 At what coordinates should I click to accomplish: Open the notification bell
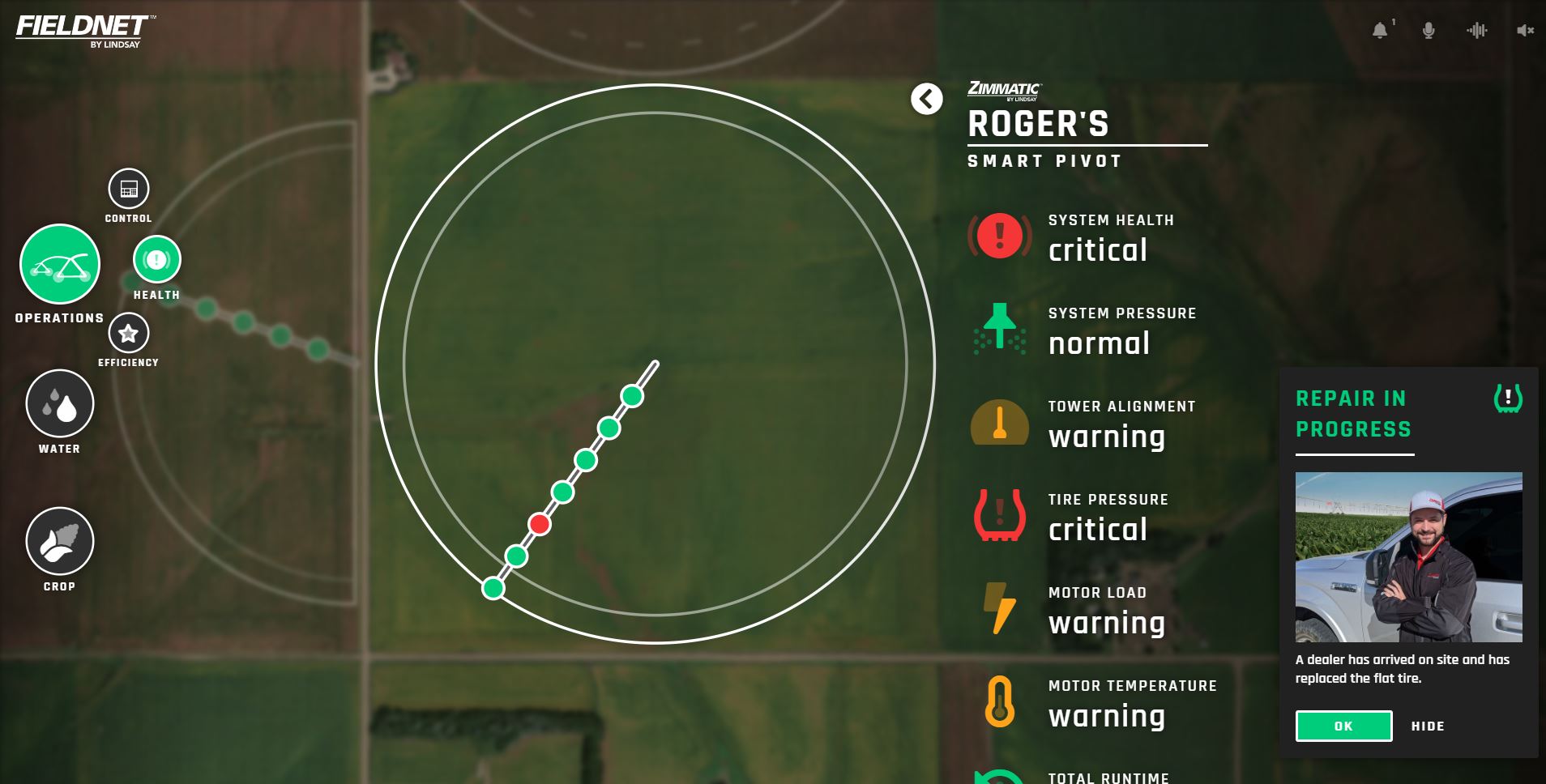pyautogui.click(x=1380, y=31)
